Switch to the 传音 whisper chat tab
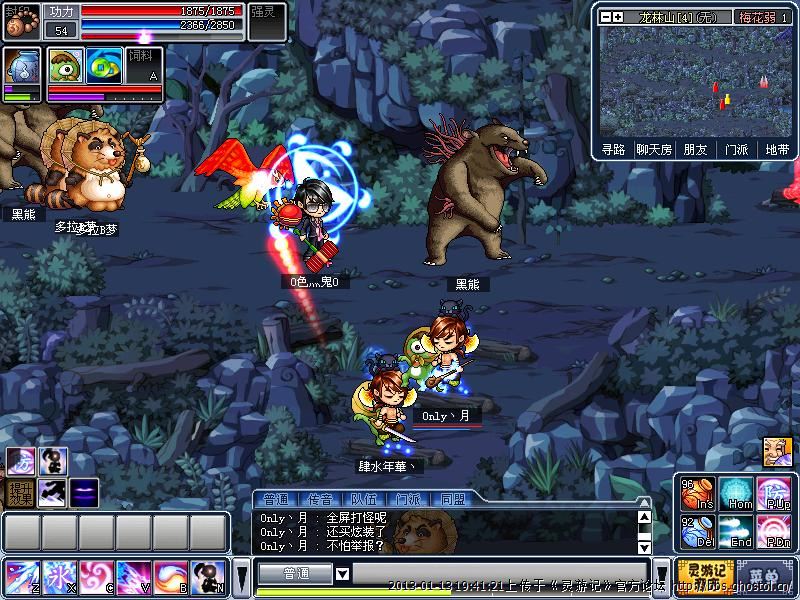 (320, 498)
